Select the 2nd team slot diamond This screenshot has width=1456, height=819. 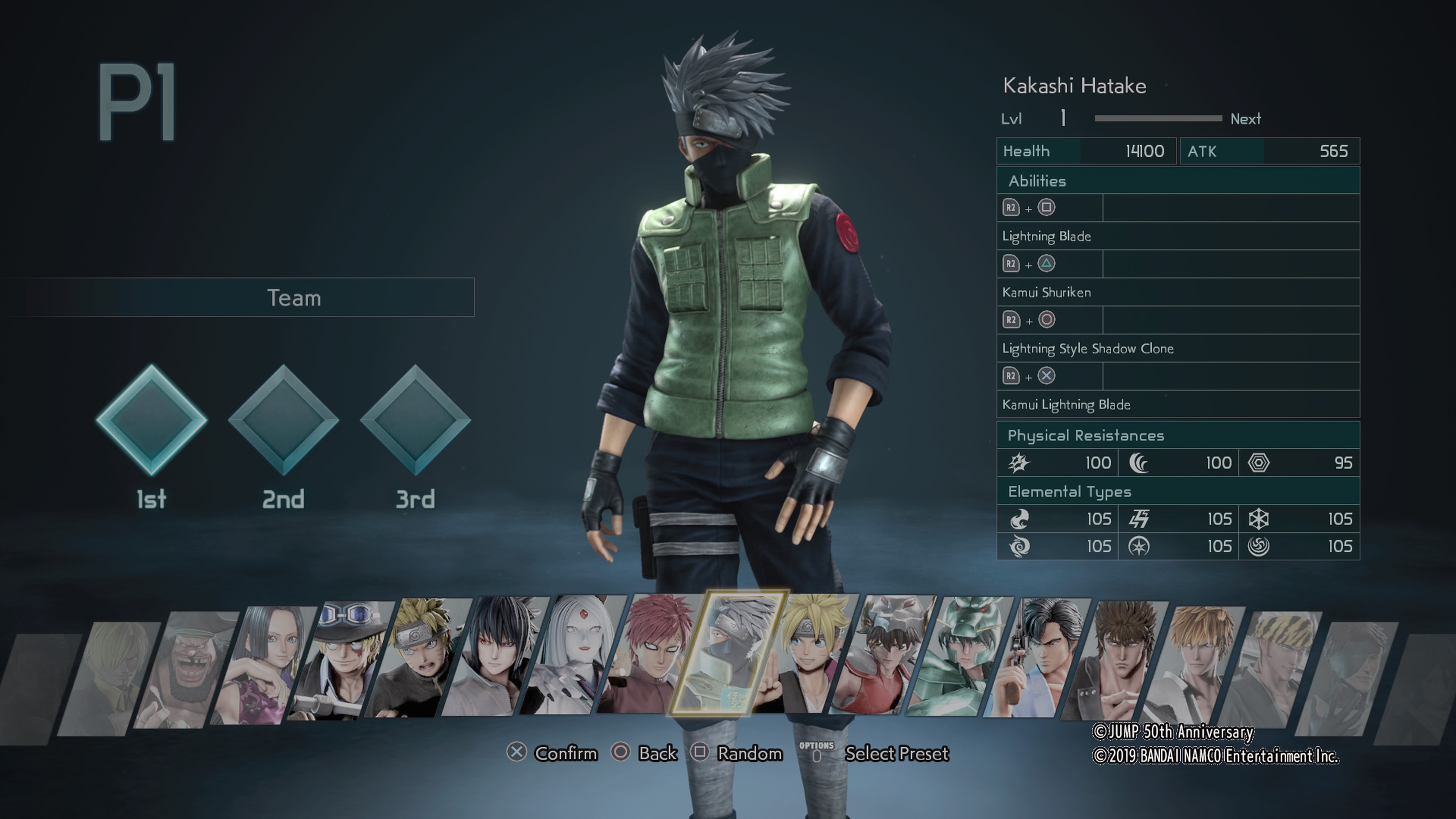click(284, 423)
